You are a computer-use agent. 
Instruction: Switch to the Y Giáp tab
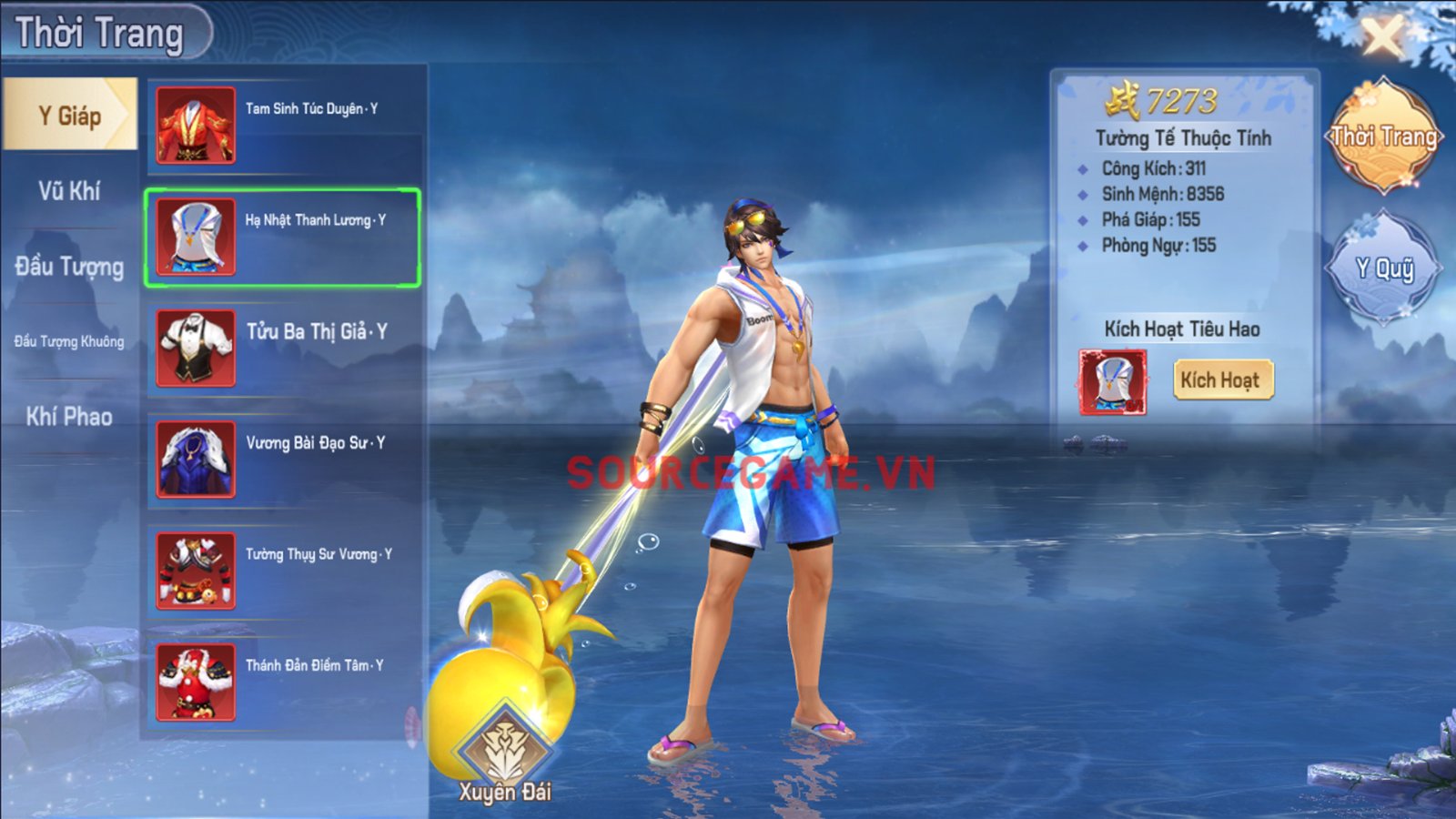[x=70, y=116]
